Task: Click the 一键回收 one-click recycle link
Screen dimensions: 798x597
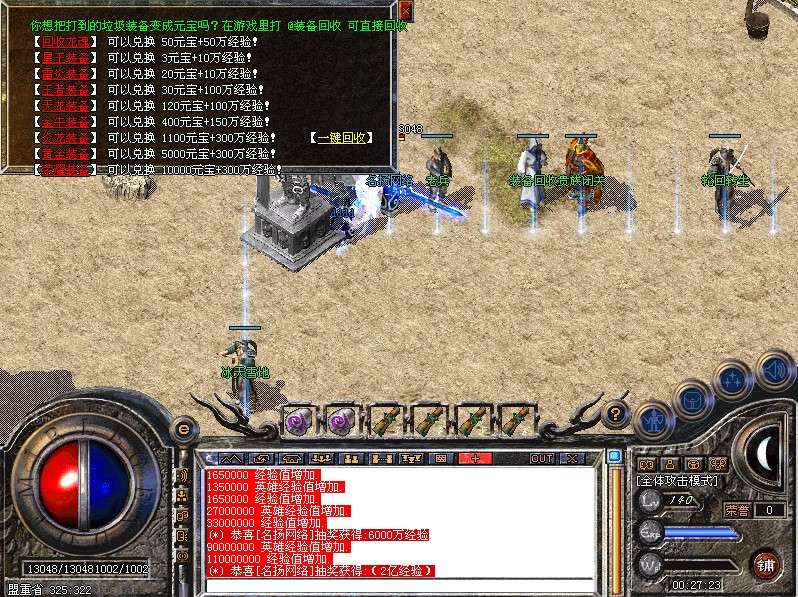Action: pyautogui.click(x=339, y=137)
